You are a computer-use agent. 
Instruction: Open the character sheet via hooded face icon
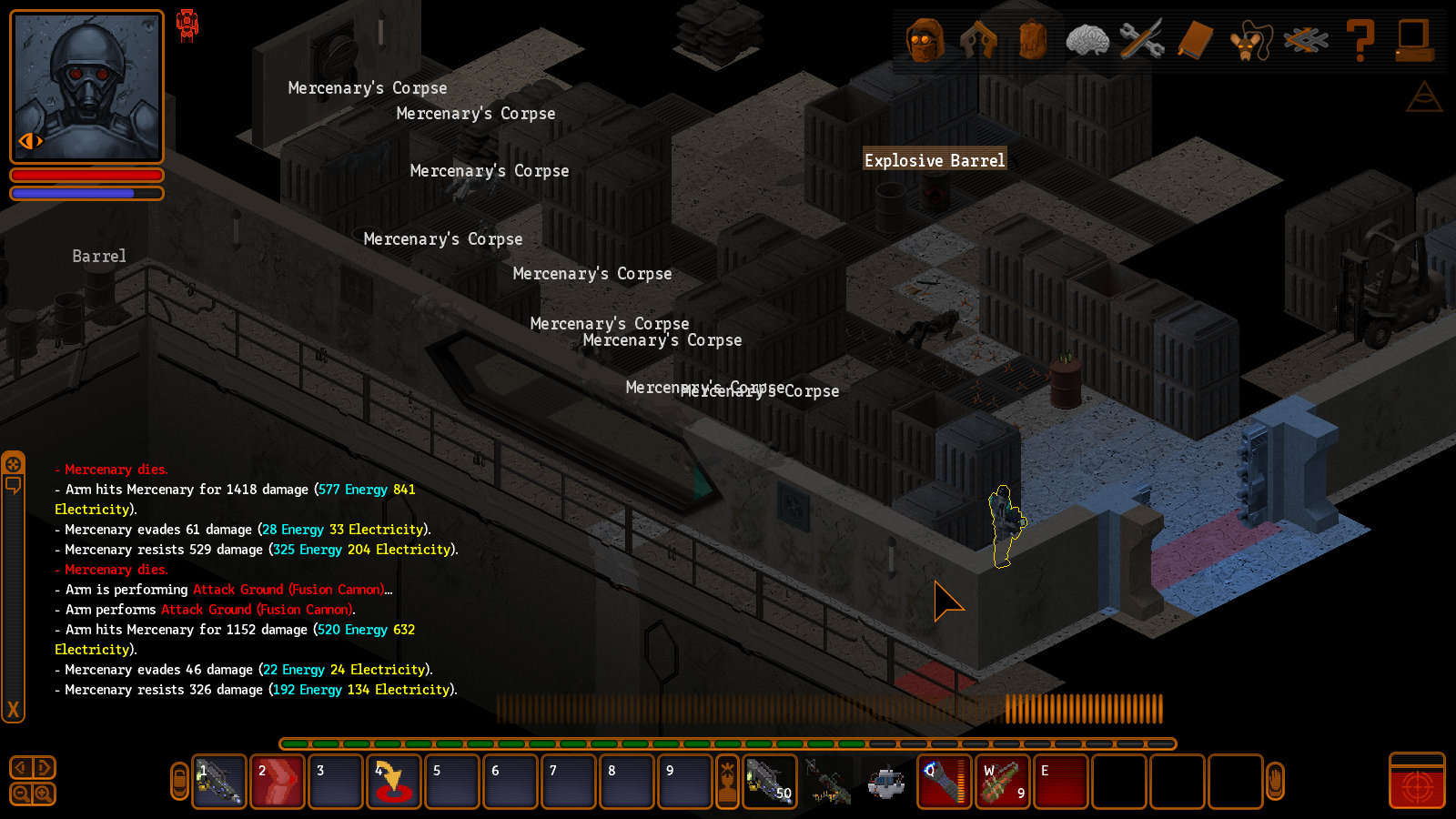click(925, 40)
